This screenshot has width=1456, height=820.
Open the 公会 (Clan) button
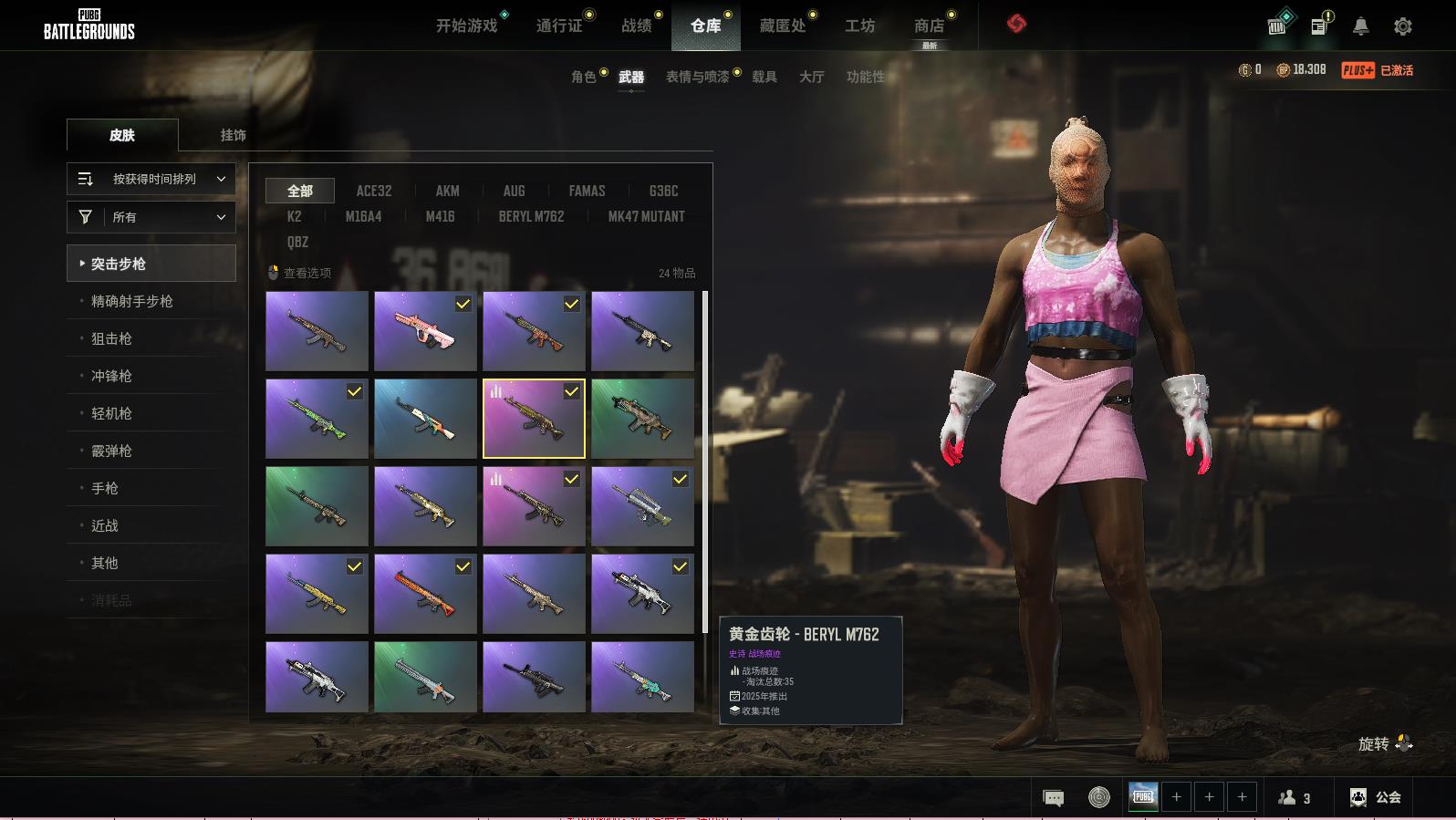(1376, 797)
